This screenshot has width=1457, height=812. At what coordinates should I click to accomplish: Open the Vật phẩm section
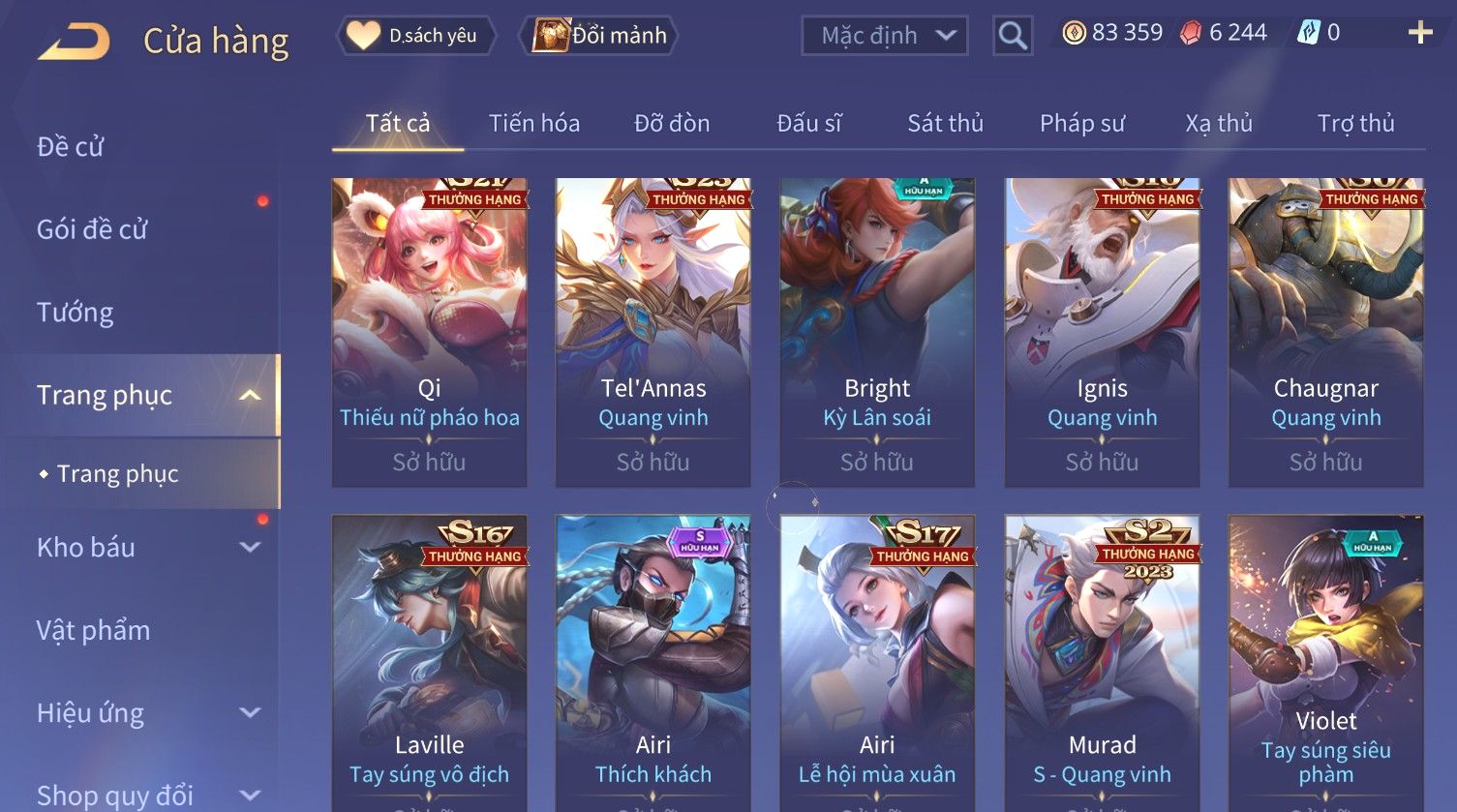[94, 631]
